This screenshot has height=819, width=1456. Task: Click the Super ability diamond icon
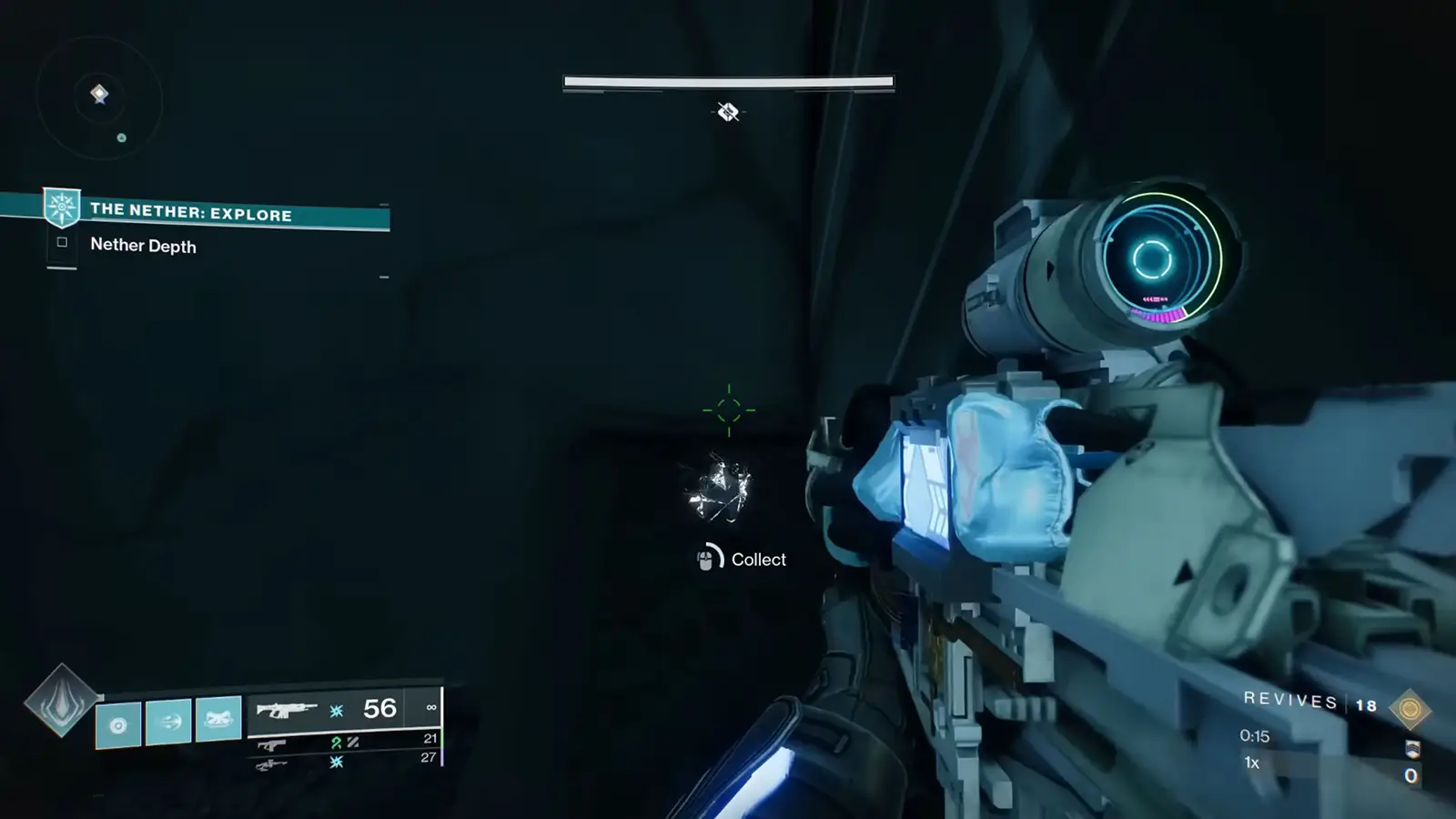[x=63, y=705]
